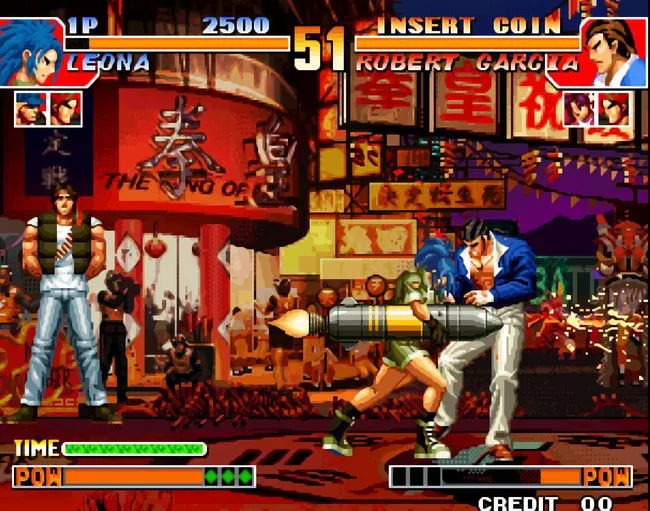Choose the blue-cap teammate portrait icon
Image resolution: width=650 pixels, height=511 pixels.
coord(30,109)
